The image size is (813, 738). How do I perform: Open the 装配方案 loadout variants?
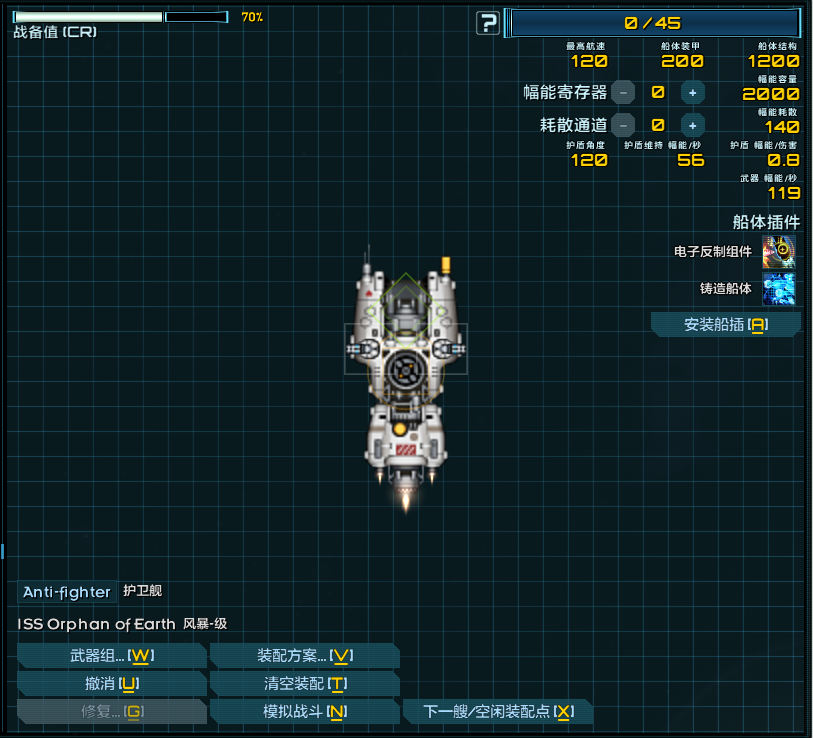coord(304,656)
